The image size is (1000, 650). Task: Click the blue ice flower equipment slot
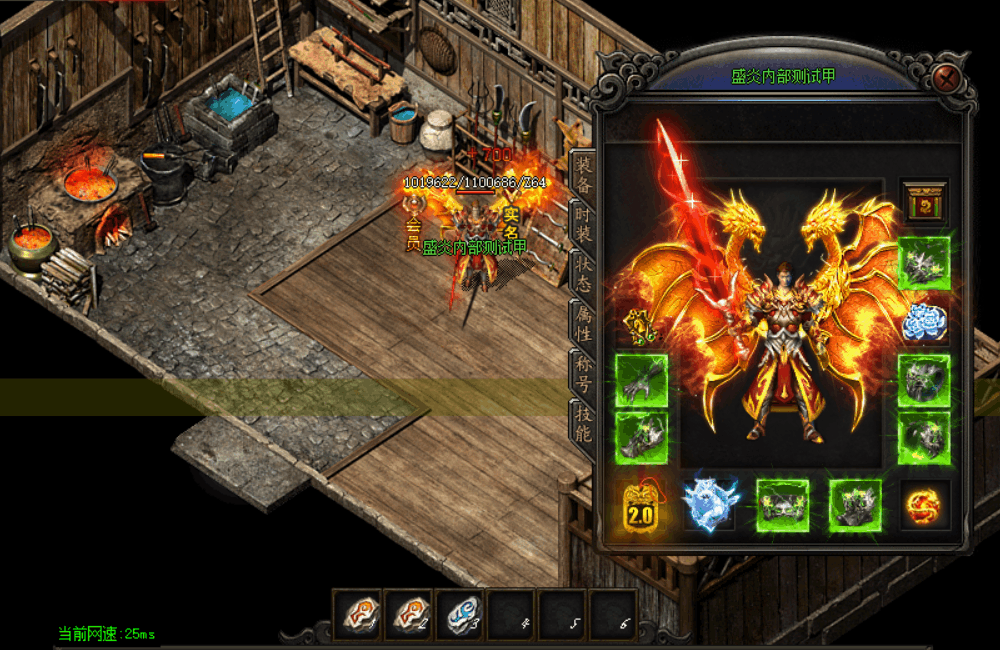923,322
